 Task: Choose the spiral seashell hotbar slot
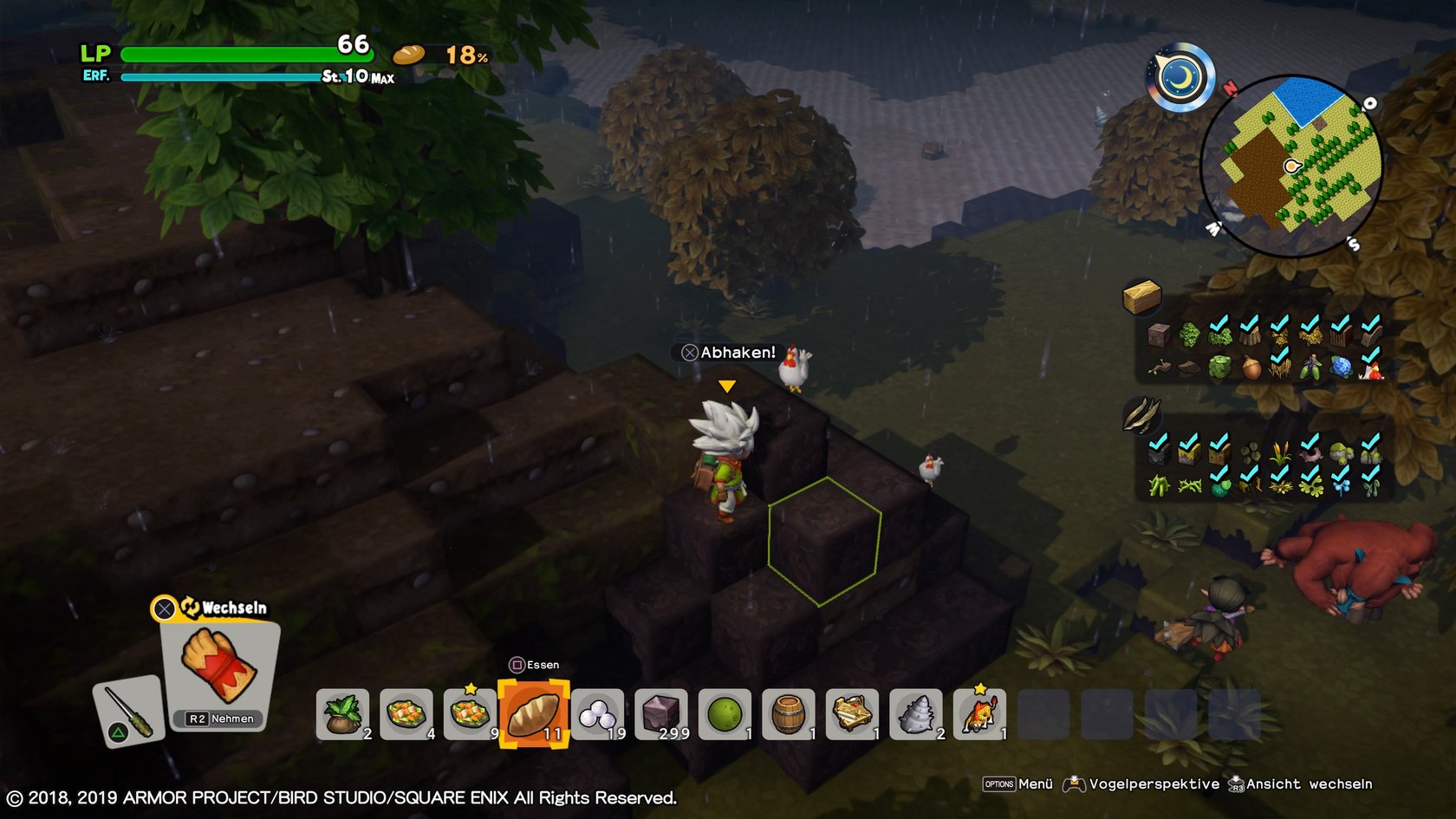click(x=916, y=714)
